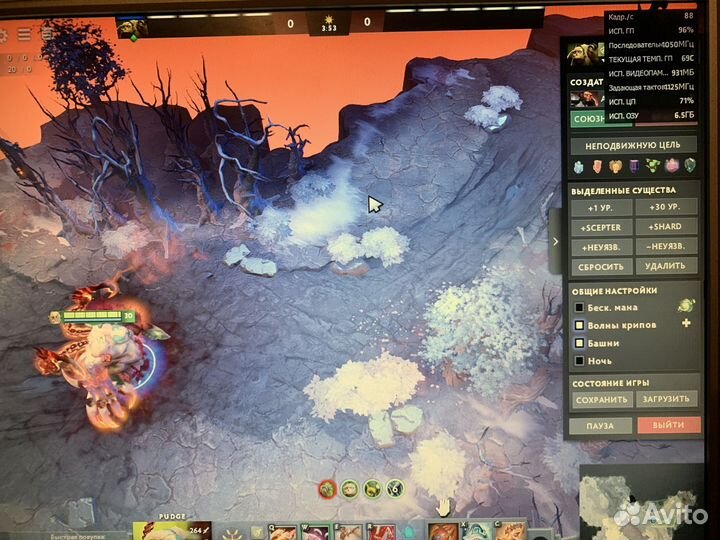This screenshot has width=720, height=540.
Task: Select Pudge's portrait in the top bar
Action: point(131,27)
